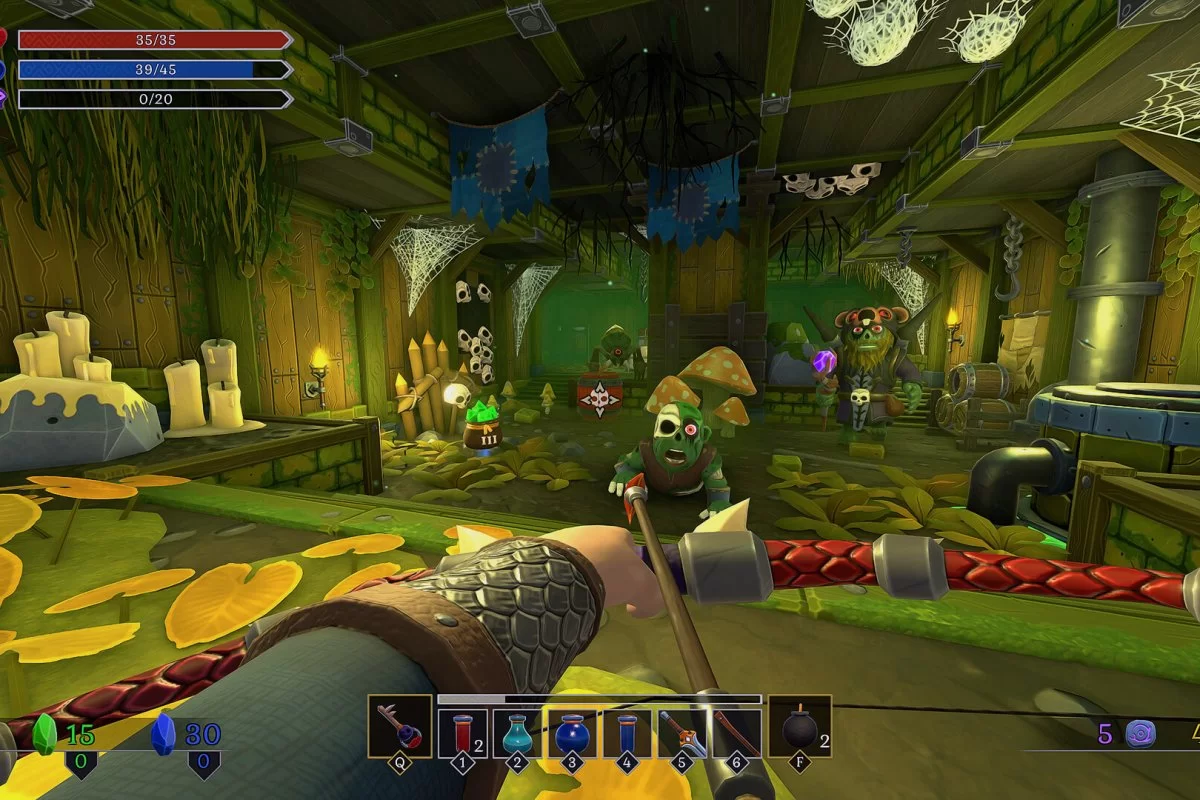This screenshot has width=1200, height=800.
Task: Equip the sword in the hotbar
Action: click(682, 733)
